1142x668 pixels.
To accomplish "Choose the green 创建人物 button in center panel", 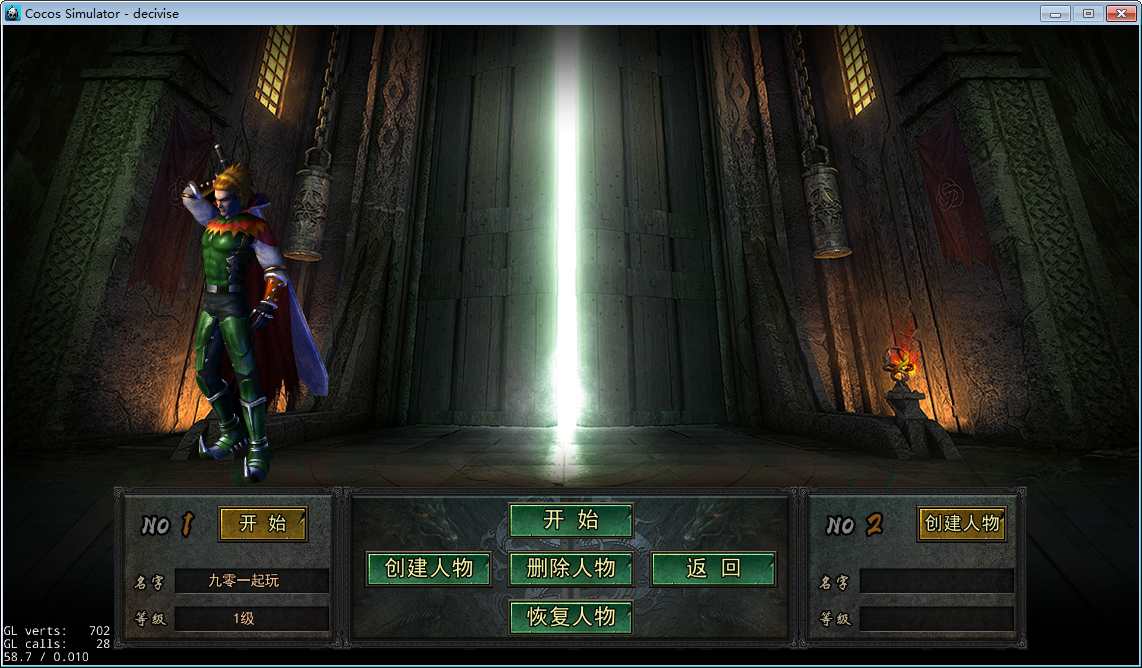I will pos(428,568).
